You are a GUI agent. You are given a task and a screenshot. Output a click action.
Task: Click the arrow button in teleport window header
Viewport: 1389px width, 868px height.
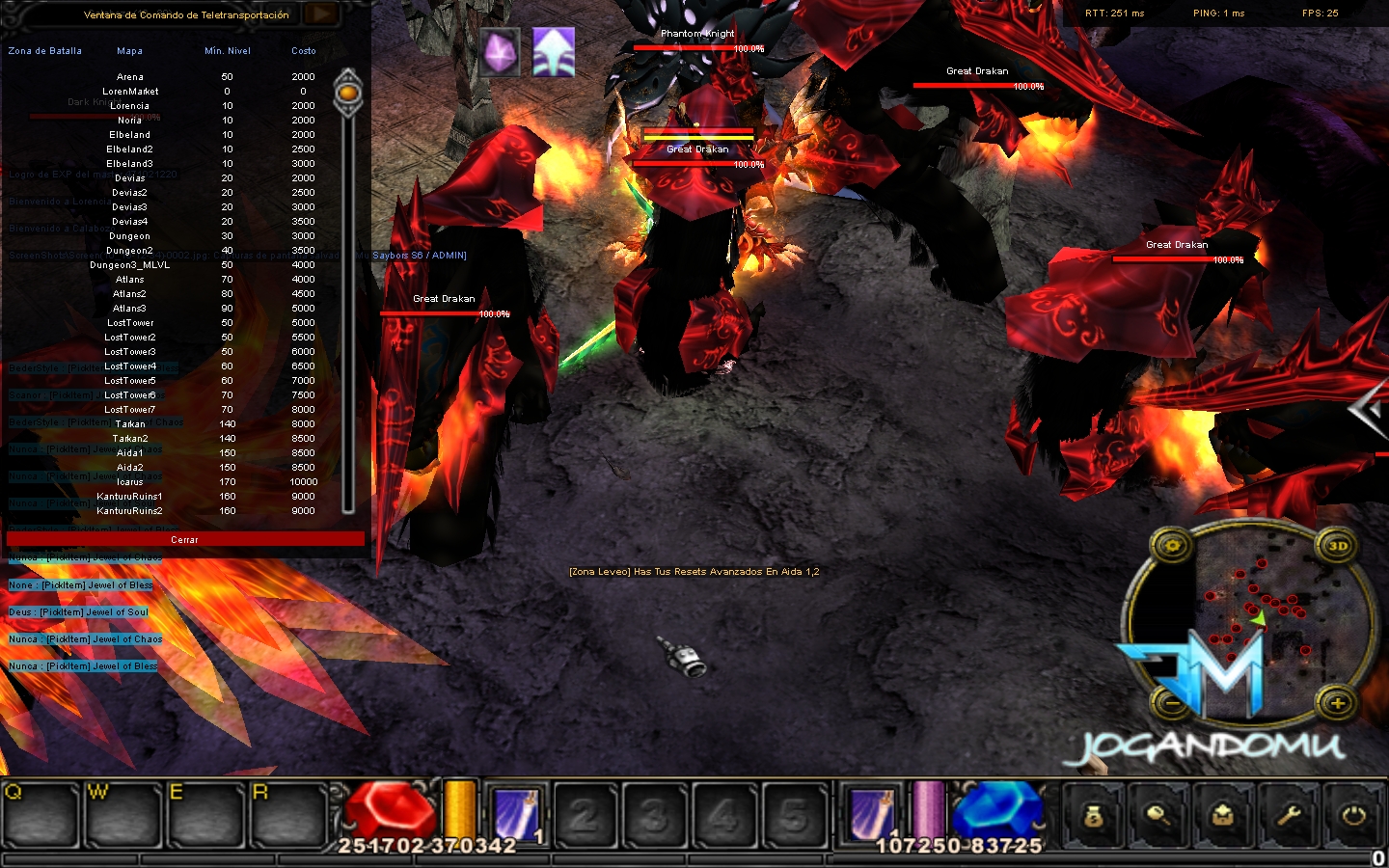click(x=321, y=14)
